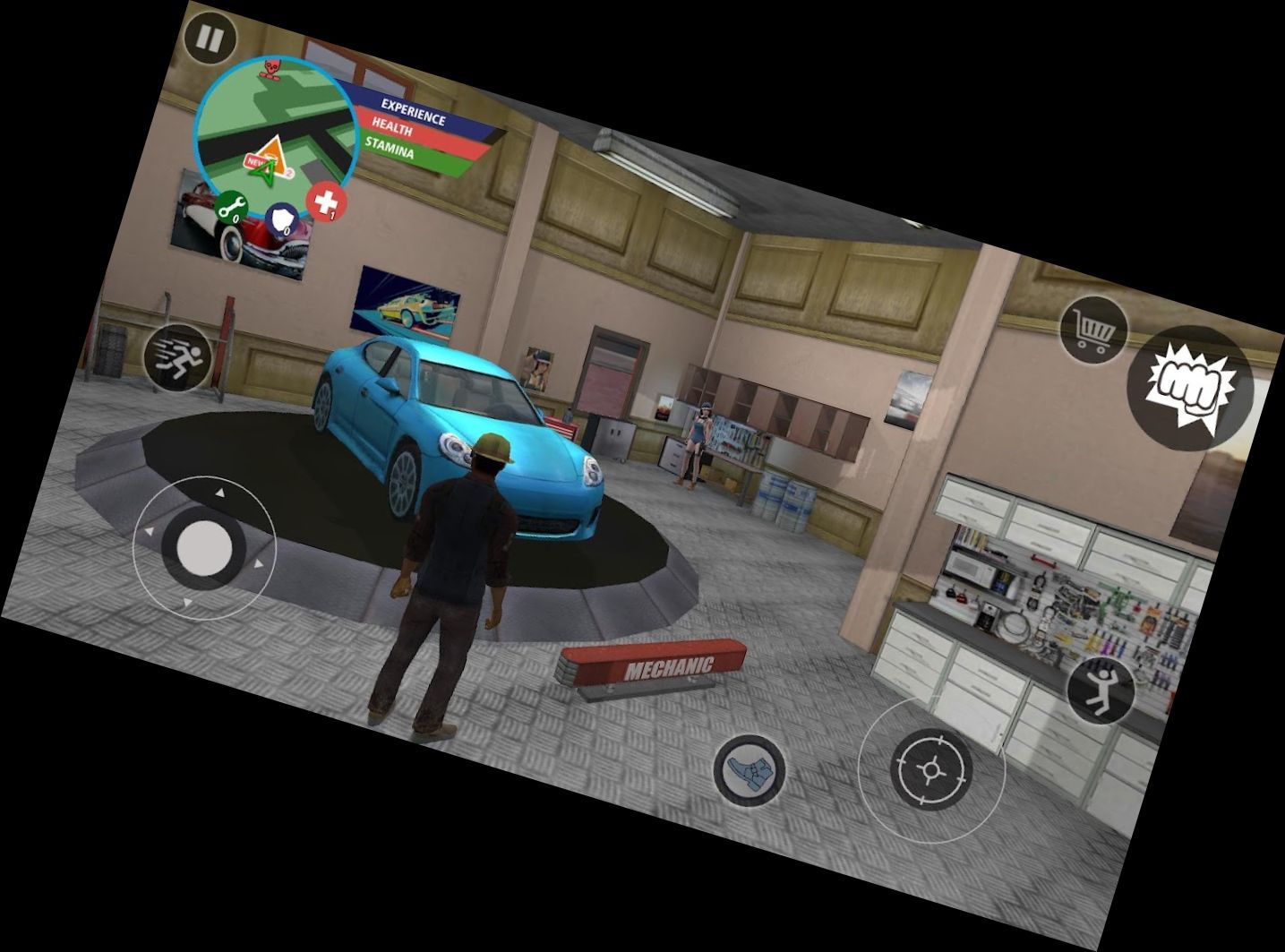Viewport: 1285px width, 952px height.
Task: Activate the crosshair aim button
Action: (931, 768)
